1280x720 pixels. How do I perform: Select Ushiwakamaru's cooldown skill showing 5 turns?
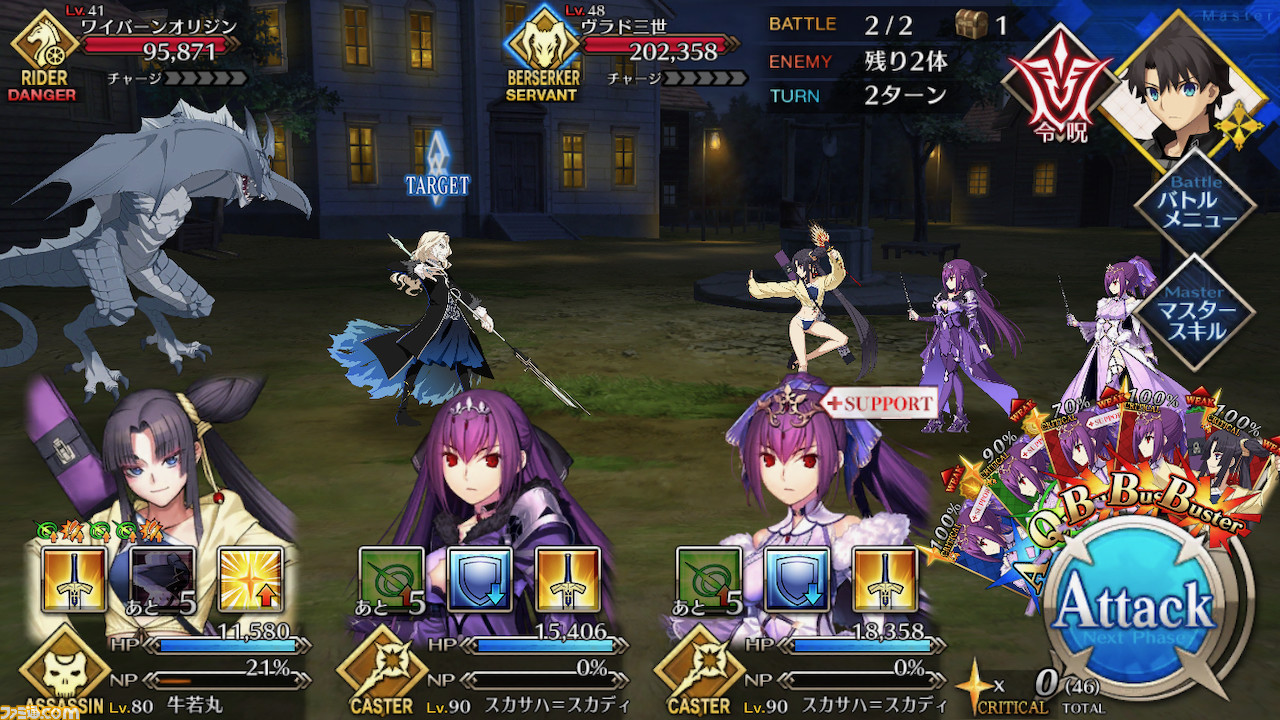point(161,579)
